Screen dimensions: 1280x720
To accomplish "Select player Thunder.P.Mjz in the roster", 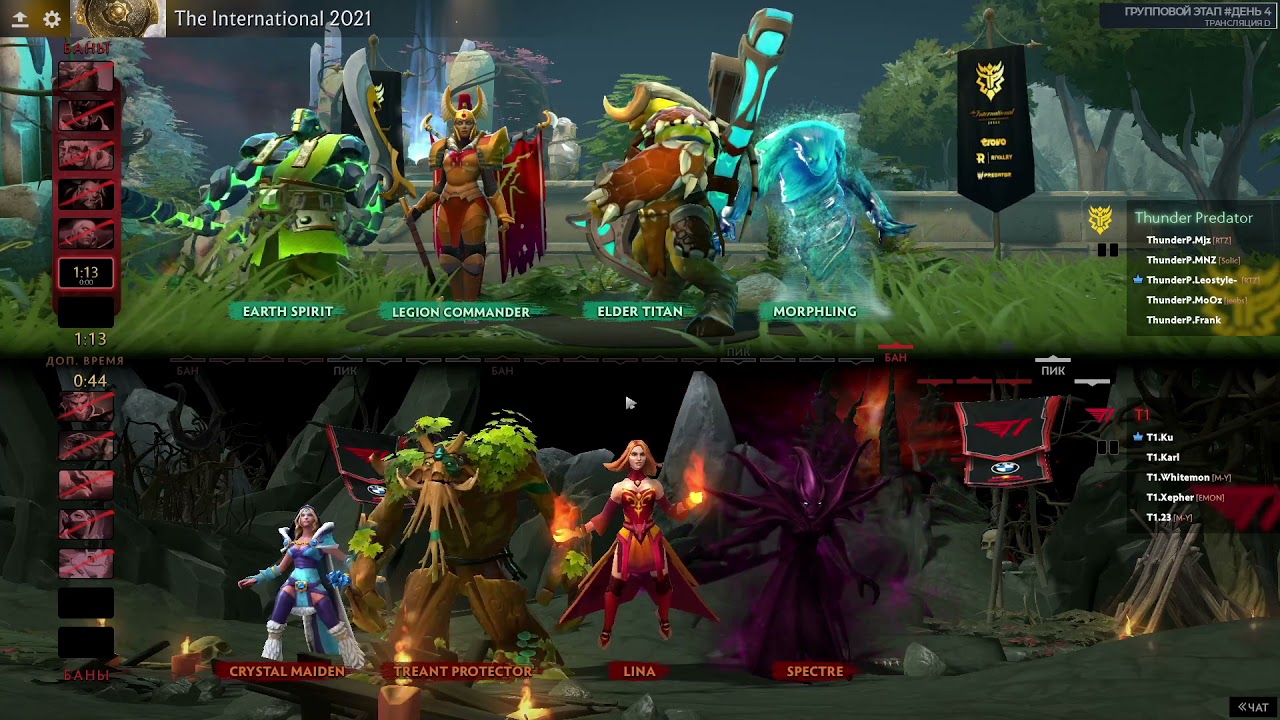I will [x=1178, y=240].
